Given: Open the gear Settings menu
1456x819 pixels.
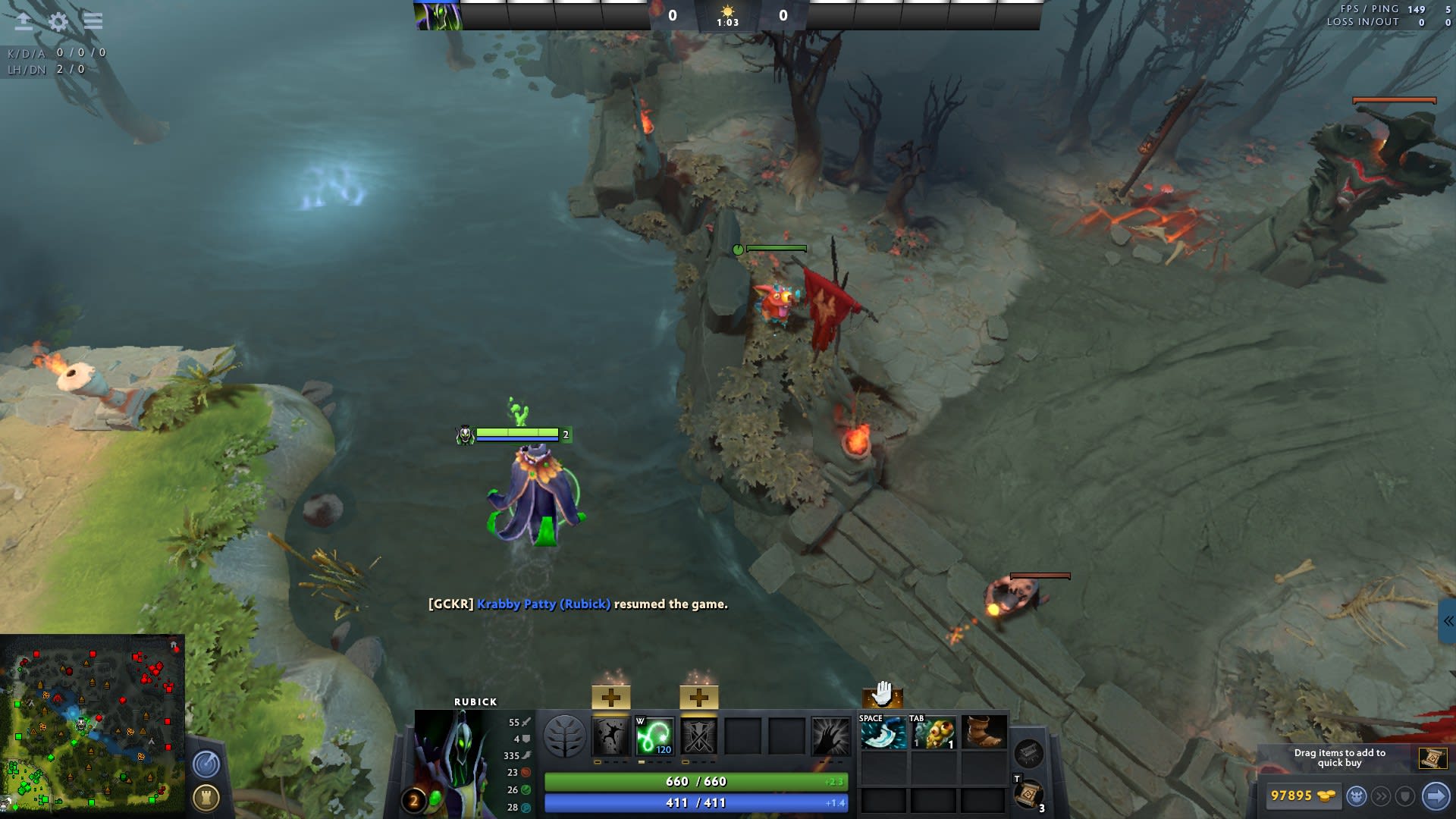Looking at the screenshot, I should coord(58,21).
